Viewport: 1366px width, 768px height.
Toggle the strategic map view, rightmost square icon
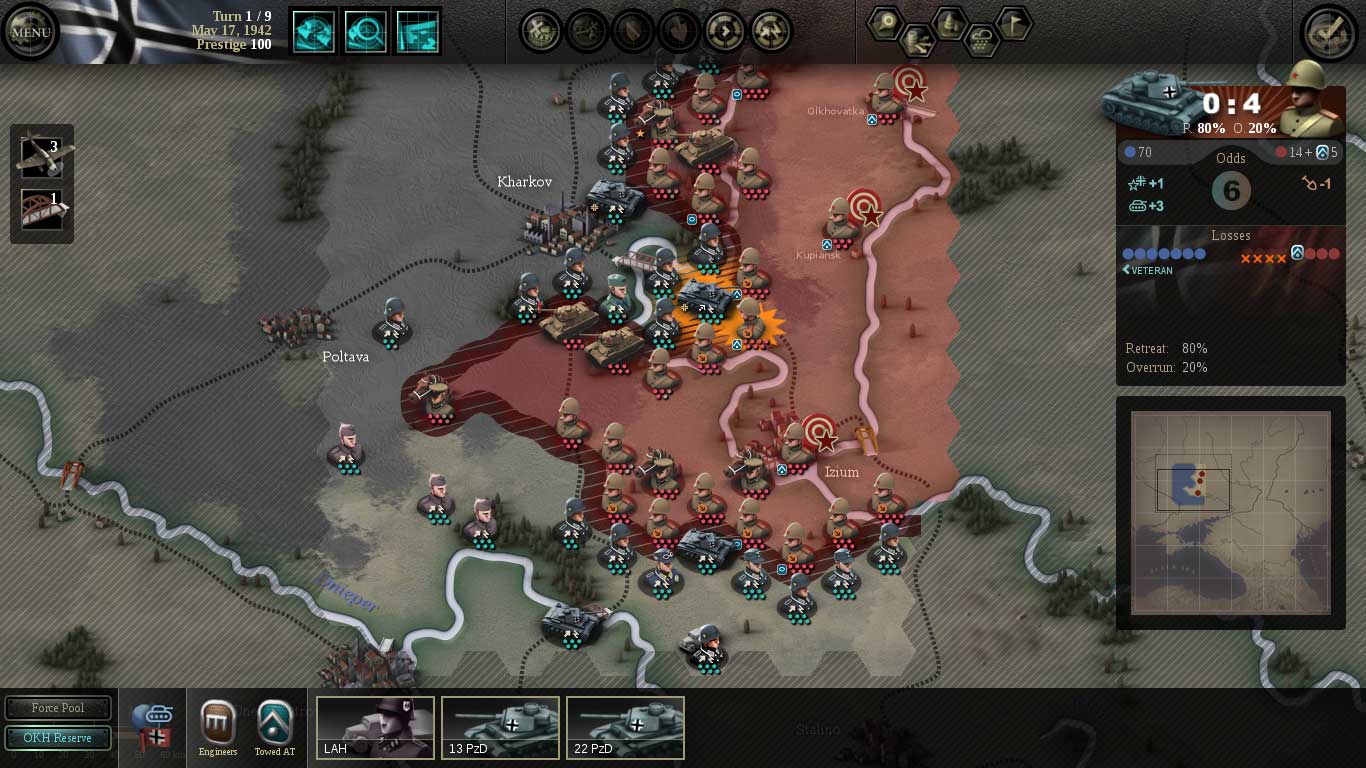[419, 30]
